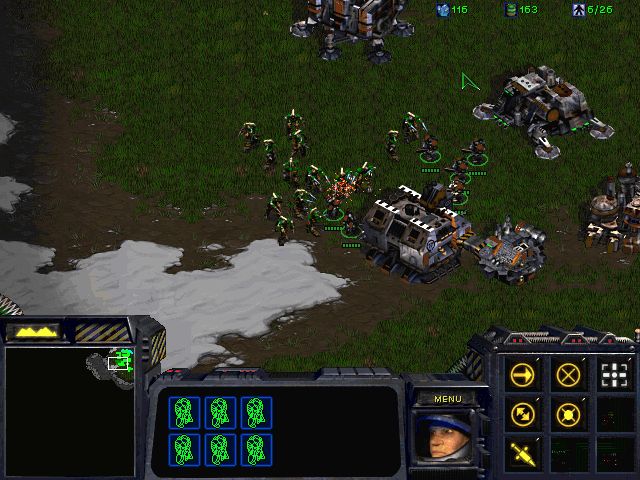Activate the Stop command icon
The height and width of the screenshot is (480, 640).
(569, 375)
